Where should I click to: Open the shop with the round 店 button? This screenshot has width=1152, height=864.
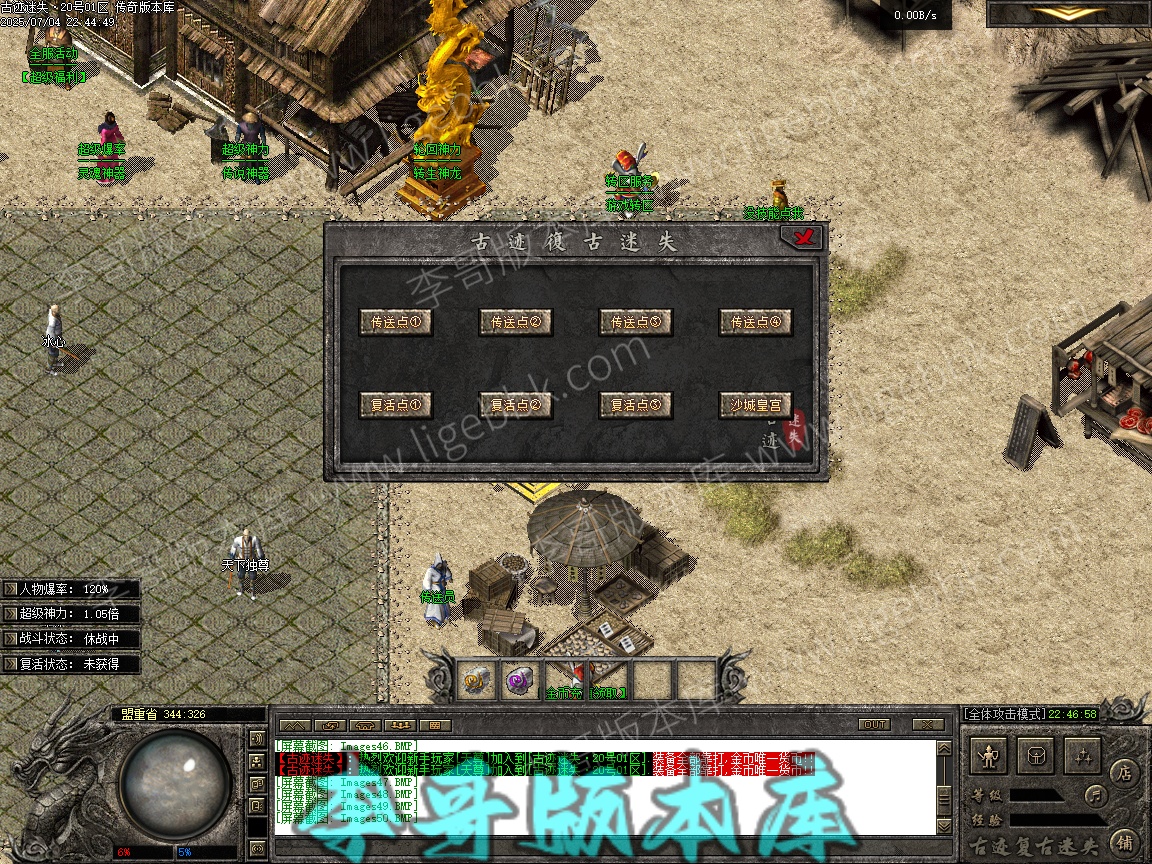[x=1124, y=772]
